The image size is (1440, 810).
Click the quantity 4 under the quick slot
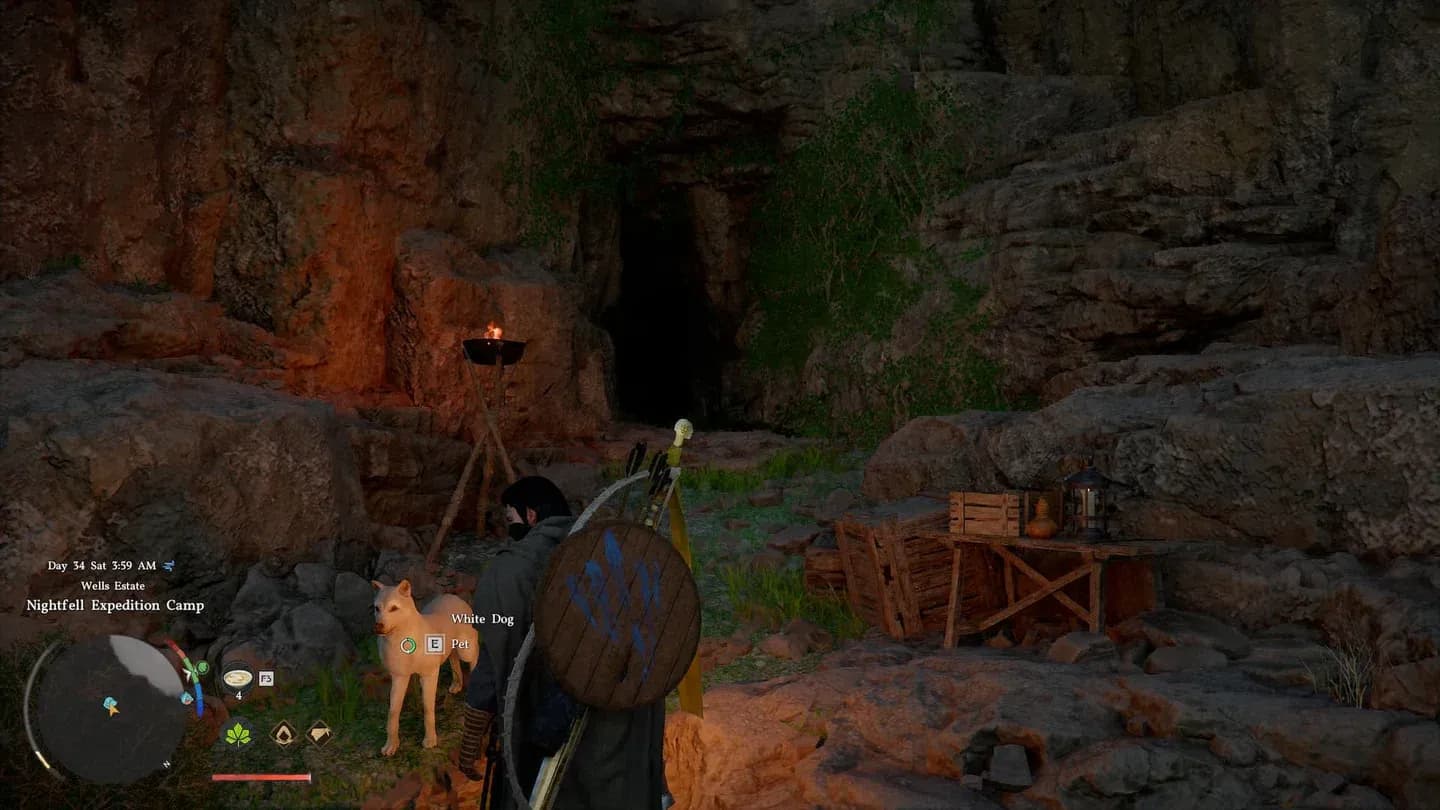239,694
